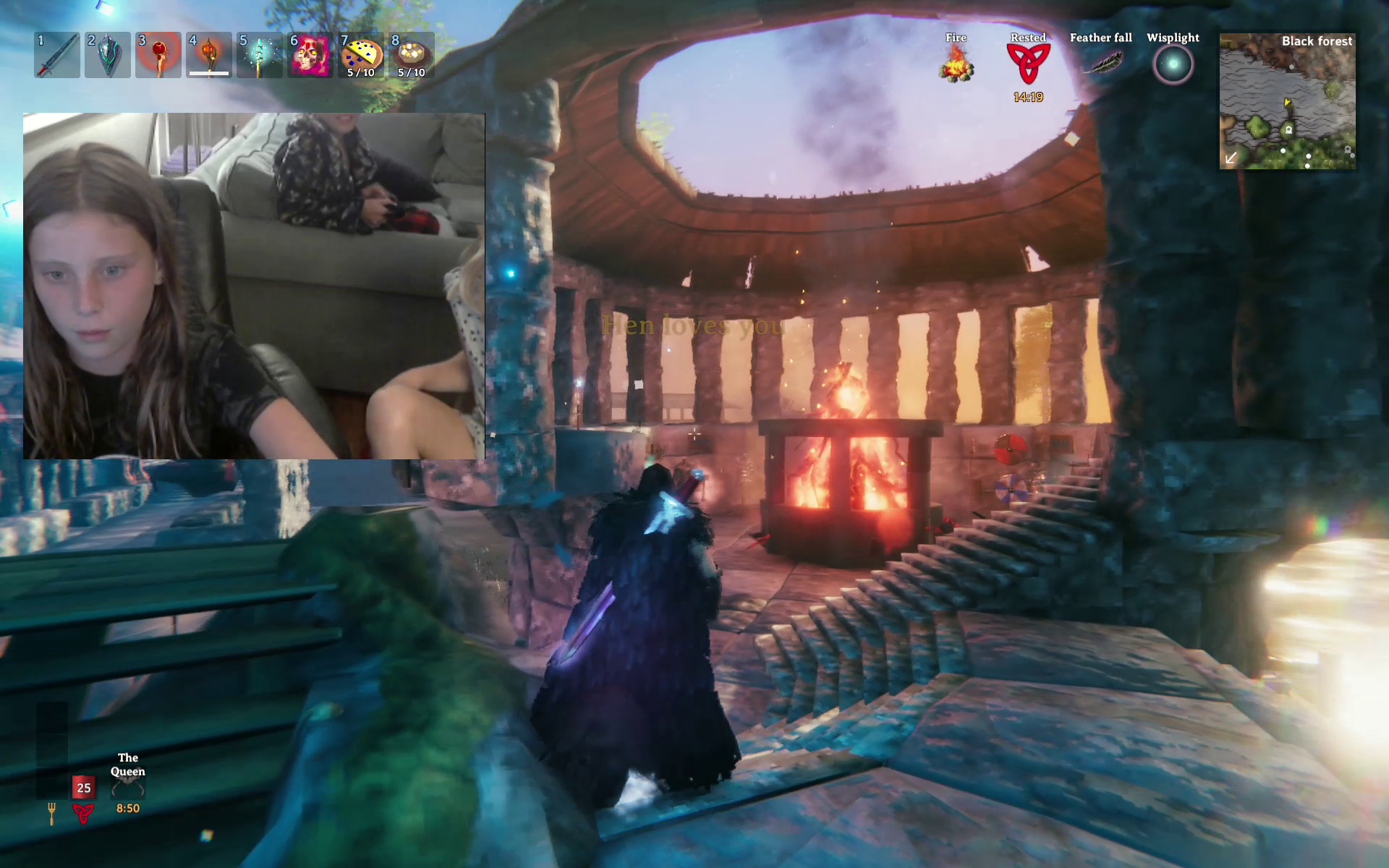This screenshot has width=1389, height=868.
Task: Select the Wisplight status effect icon
Action: pyautogui.click(x=1173, y=64)
